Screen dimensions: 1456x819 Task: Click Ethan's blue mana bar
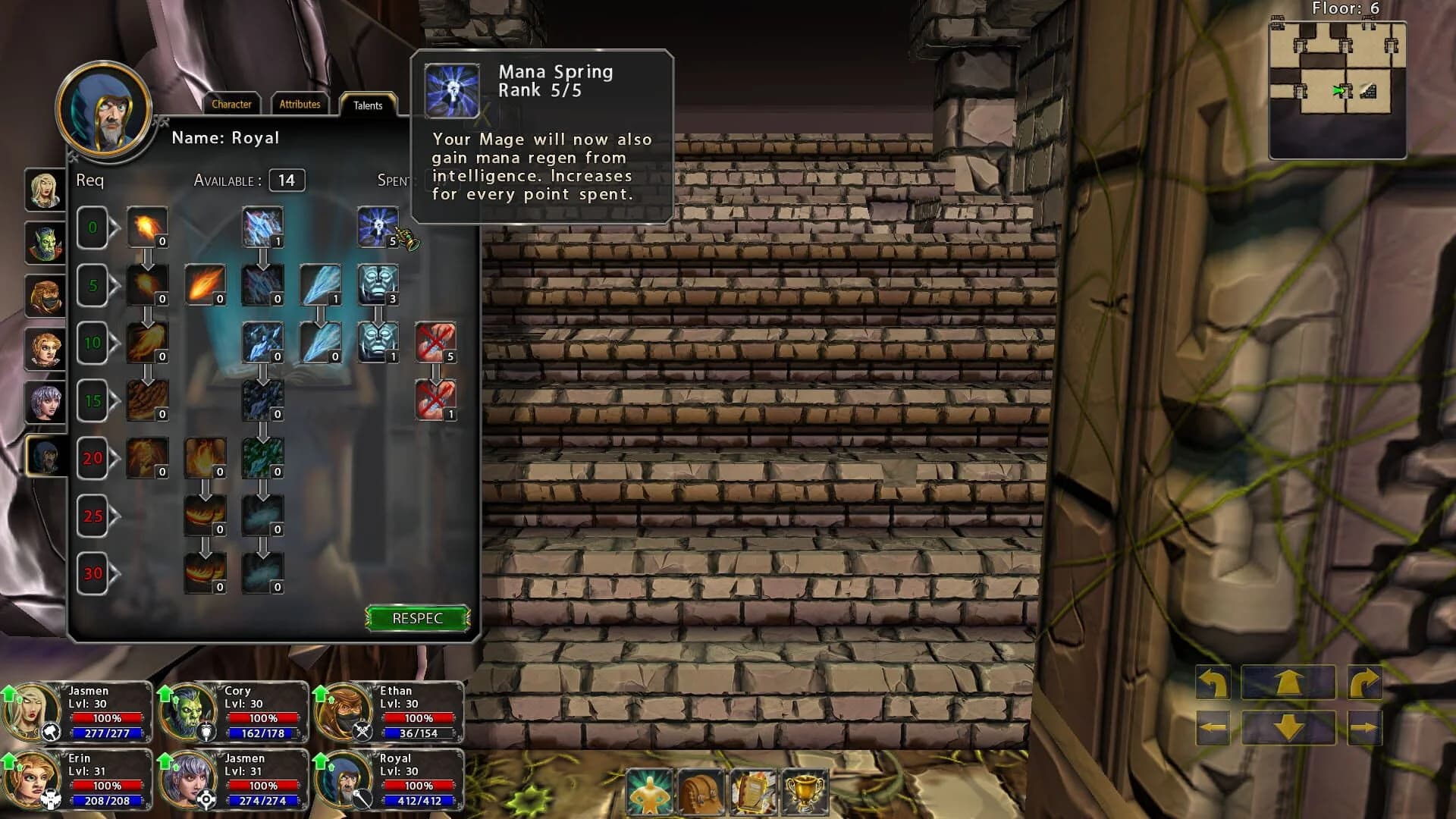pyautogui.click(x=416, y=733)
